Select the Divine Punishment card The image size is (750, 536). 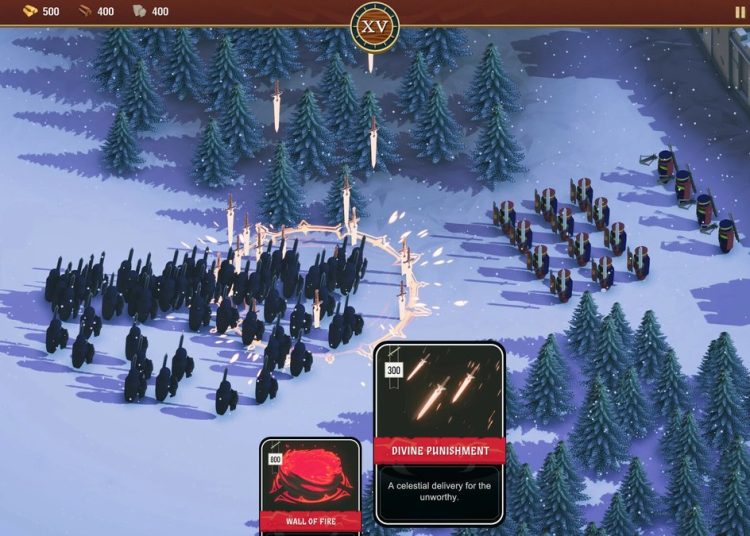pyautogui.click(x=439, y=432)
